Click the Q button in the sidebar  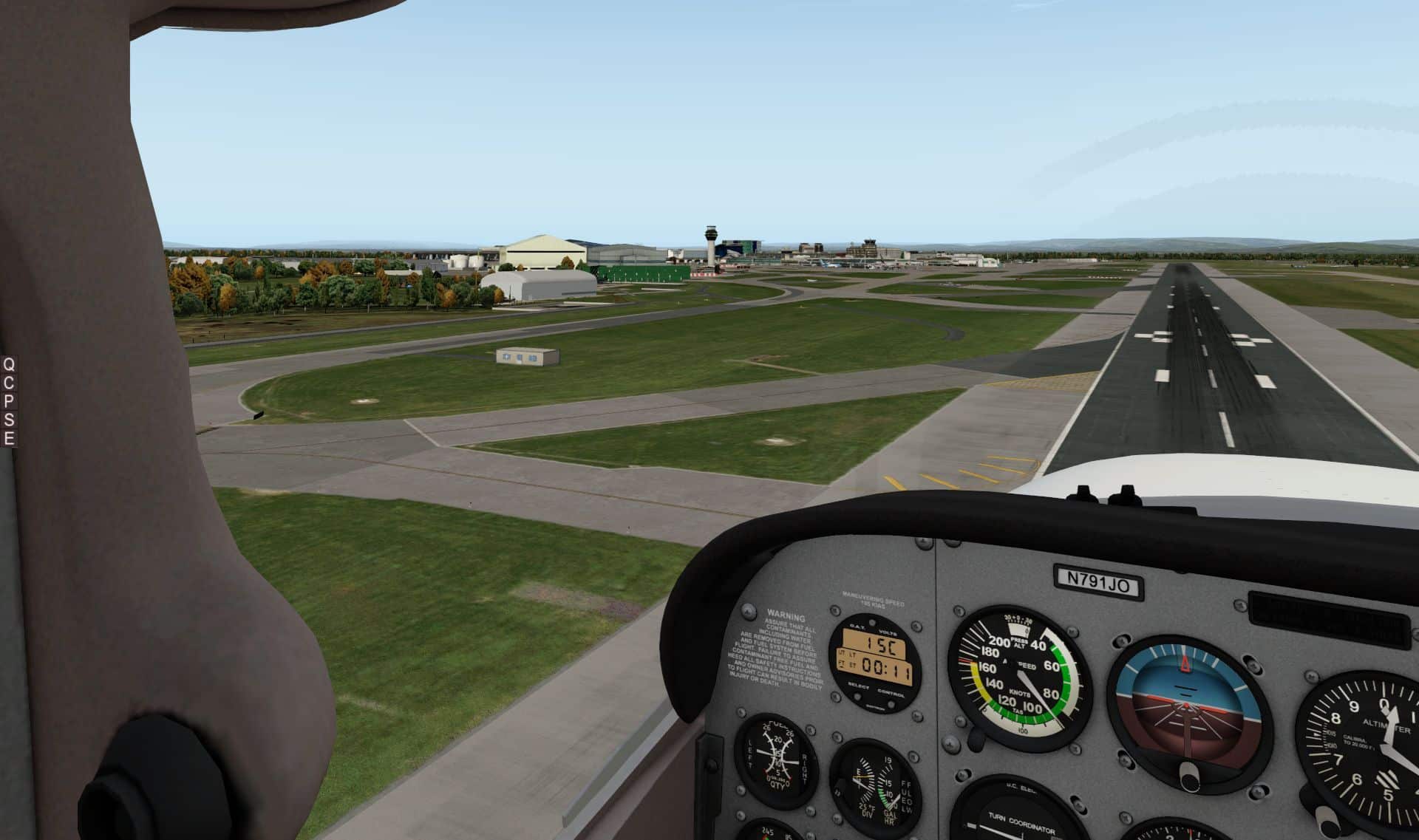9,364
